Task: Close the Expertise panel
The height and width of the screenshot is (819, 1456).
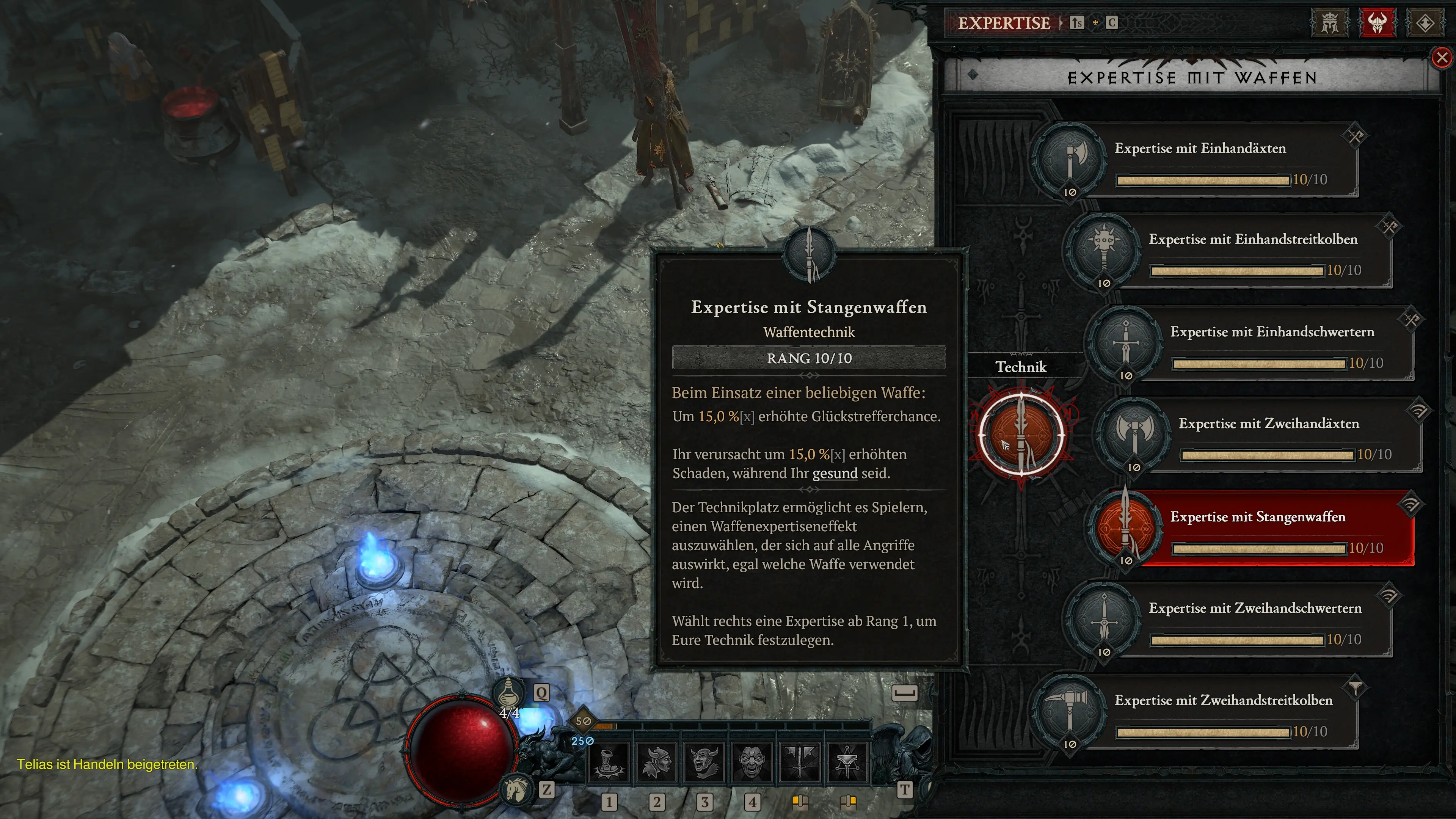Action: click(x=1442, y=58)
